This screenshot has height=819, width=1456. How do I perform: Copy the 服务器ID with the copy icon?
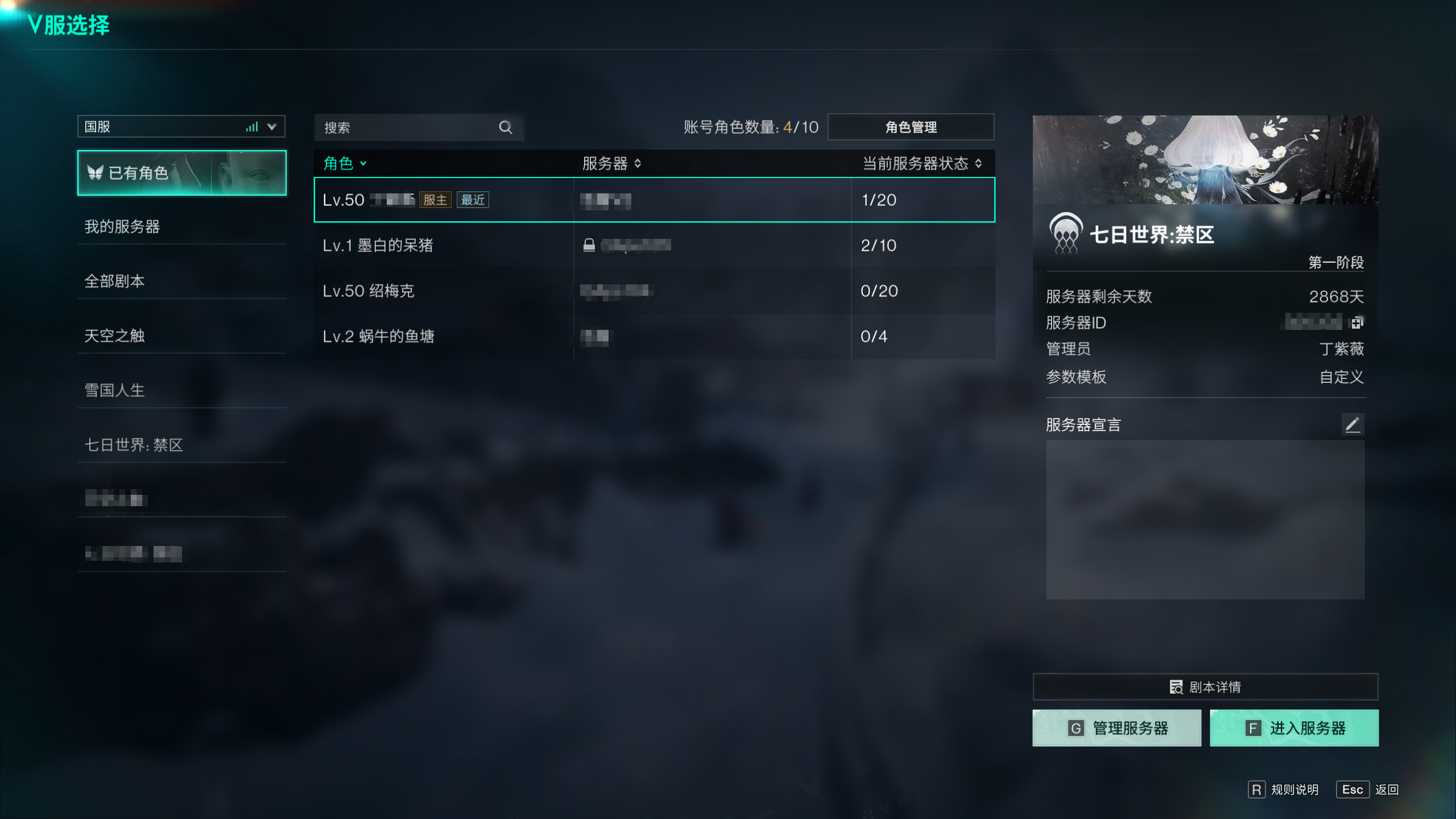click(x=1356, y=323)
